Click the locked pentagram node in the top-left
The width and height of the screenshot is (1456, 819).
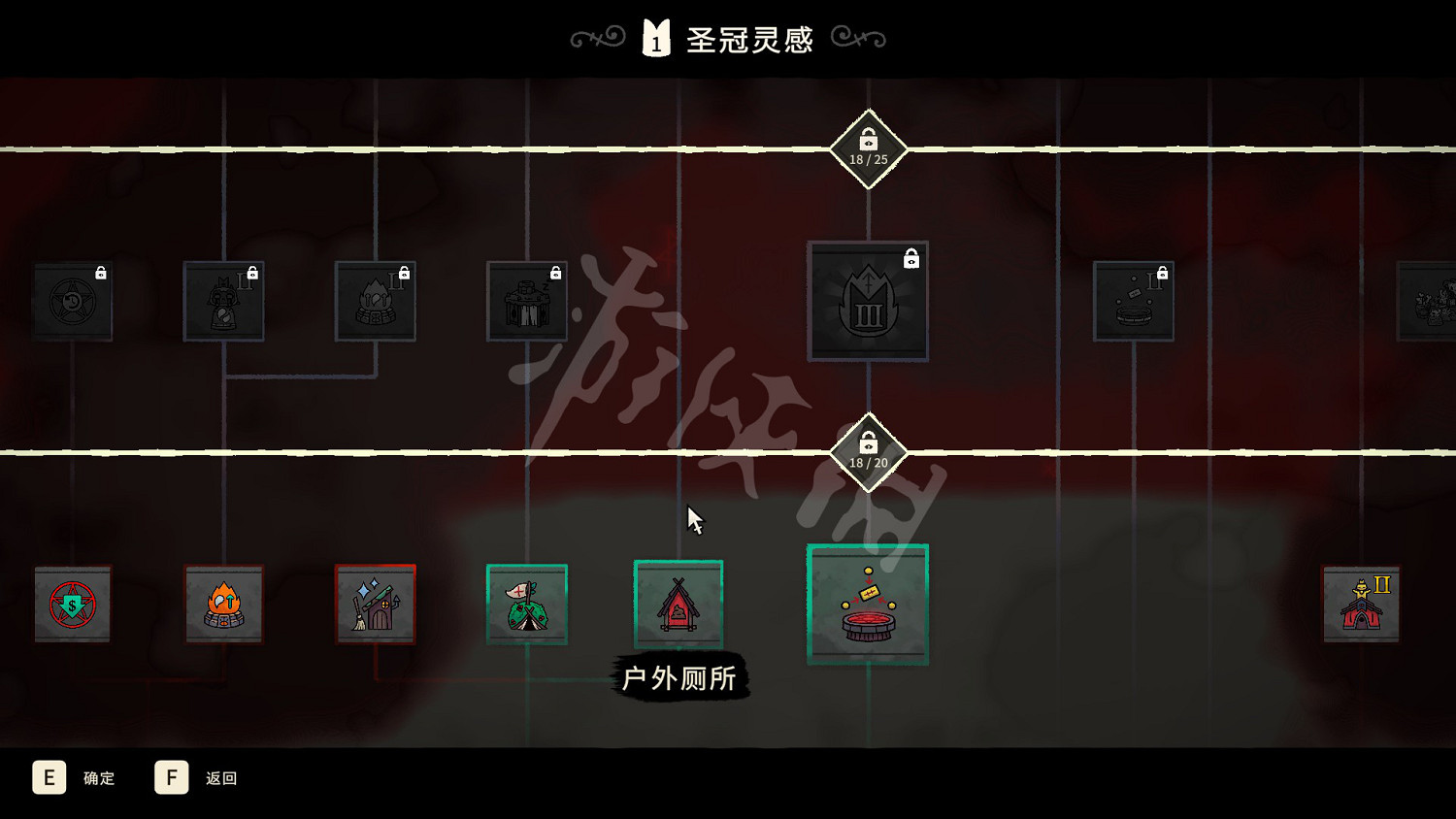[73, 301]
